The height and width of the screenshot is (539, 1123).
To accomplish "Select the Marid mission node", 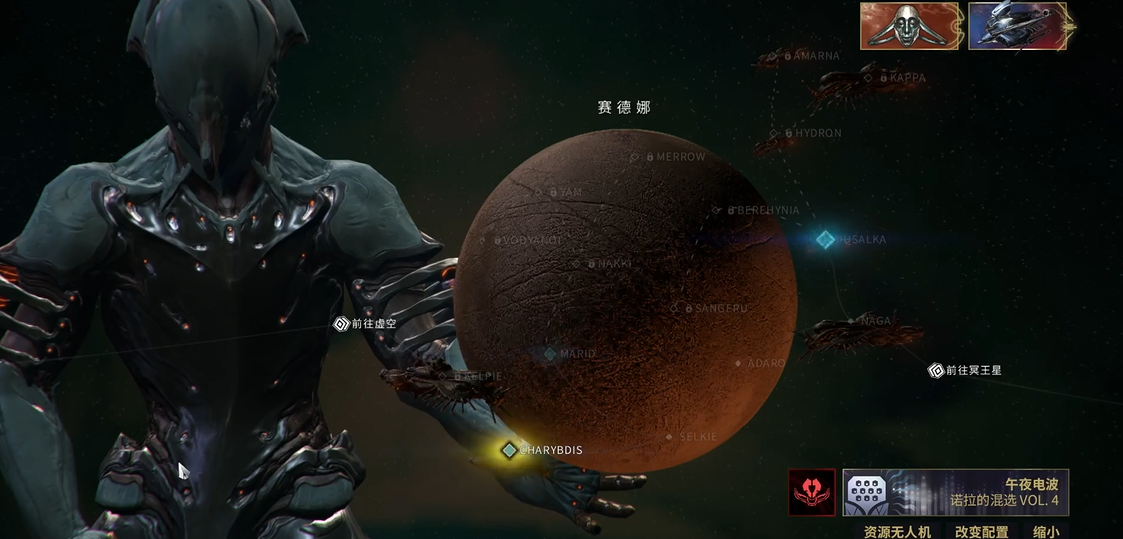I will coord(549,354).
